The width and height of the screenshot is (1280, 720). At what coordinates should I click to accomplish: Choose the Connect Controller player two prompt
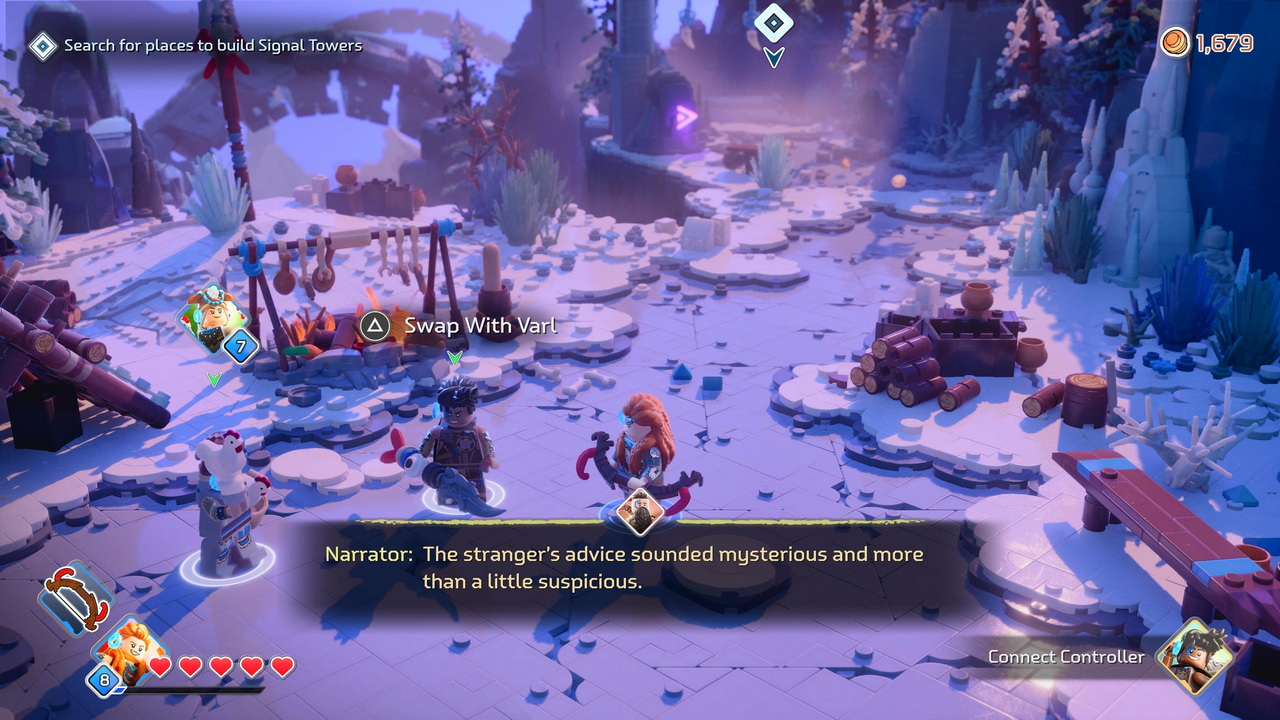tap(1066, 657)
